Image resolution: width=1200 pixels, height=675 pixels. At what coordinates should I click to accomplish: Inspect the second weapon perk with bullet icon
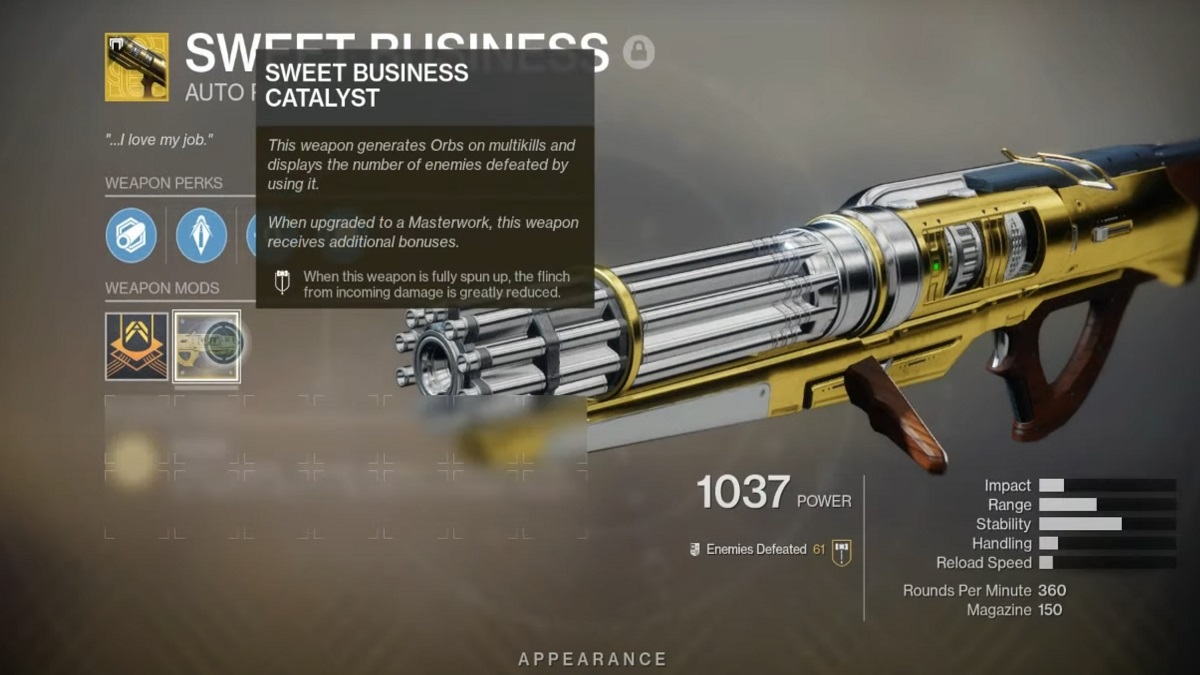[x=201, y=235]
